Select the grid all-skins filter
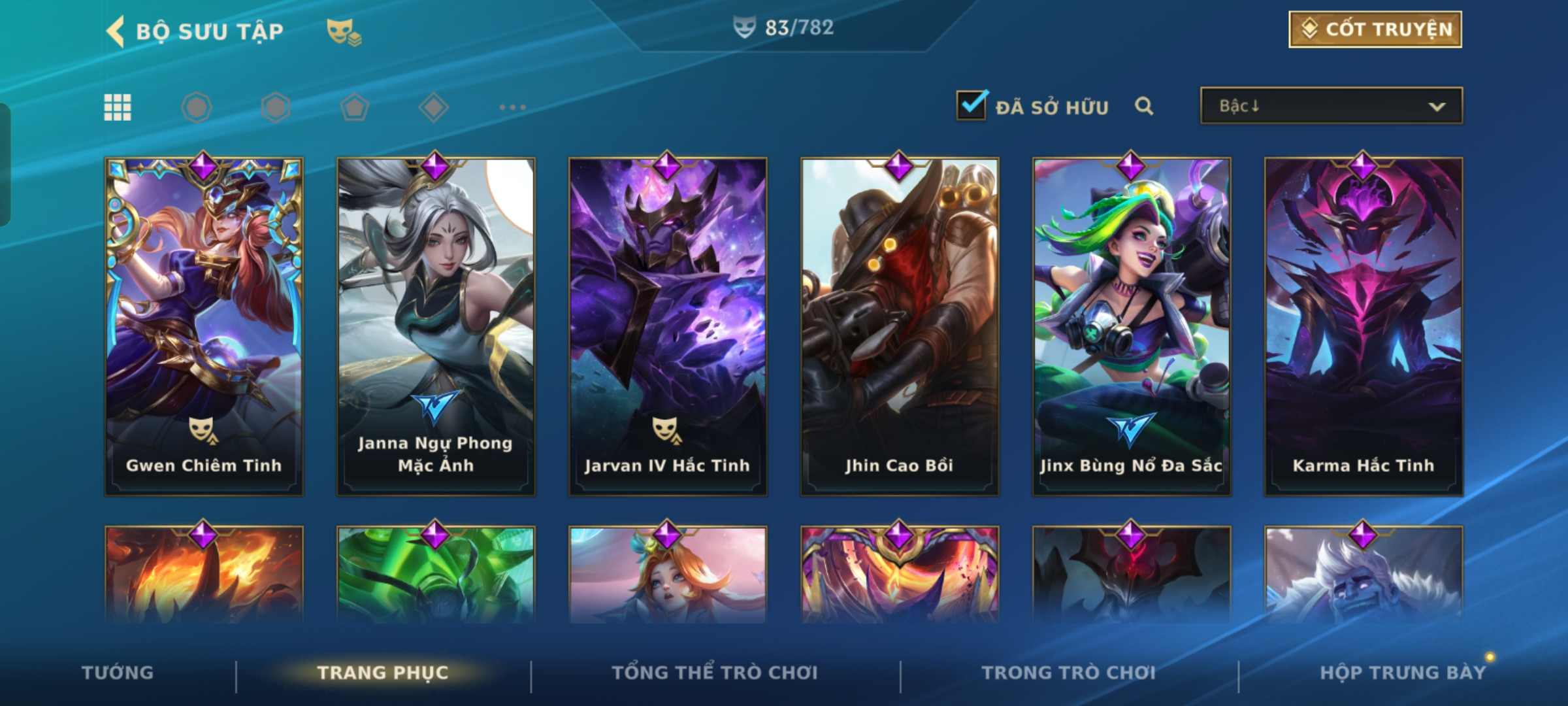The image size is (1568, 706). 118,107
